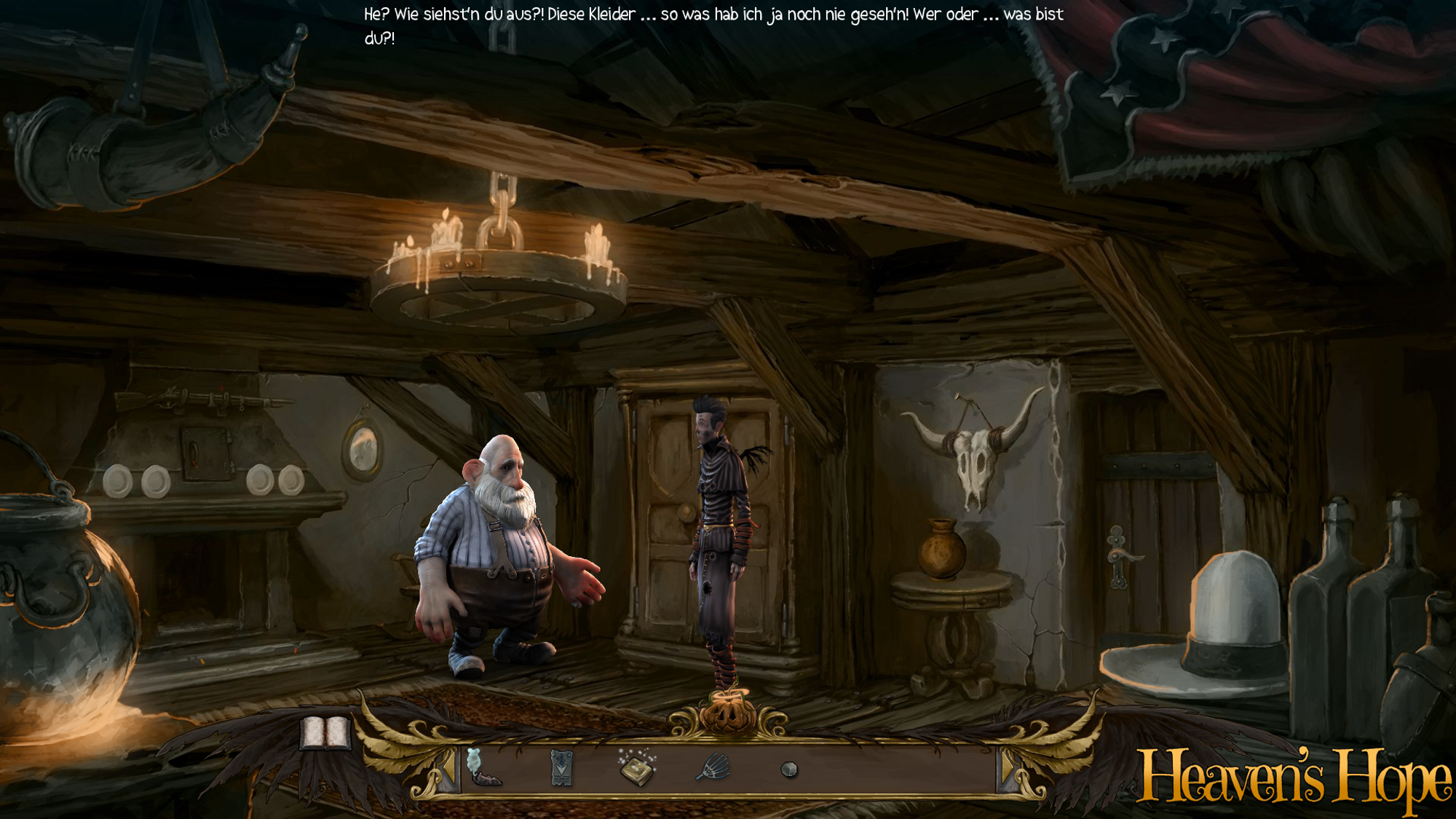Select the smoking charred item in inventory

(x=482, y=769)
